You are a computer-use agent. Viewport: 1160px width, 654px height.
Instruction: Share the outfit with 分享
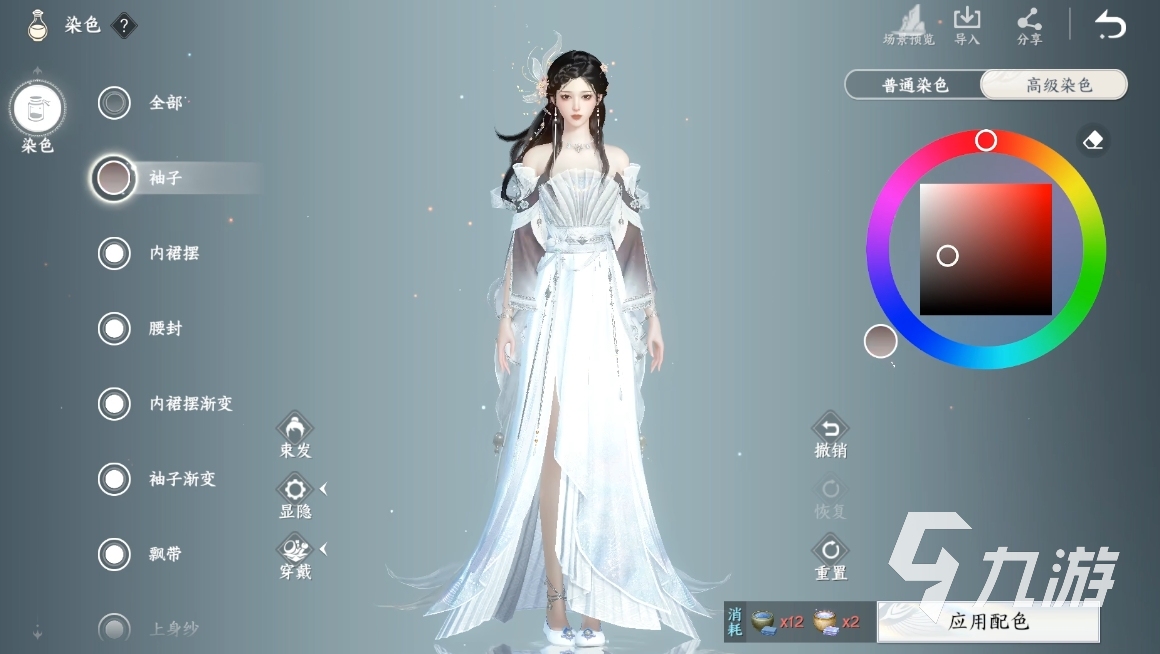[x=1029, y=24]
